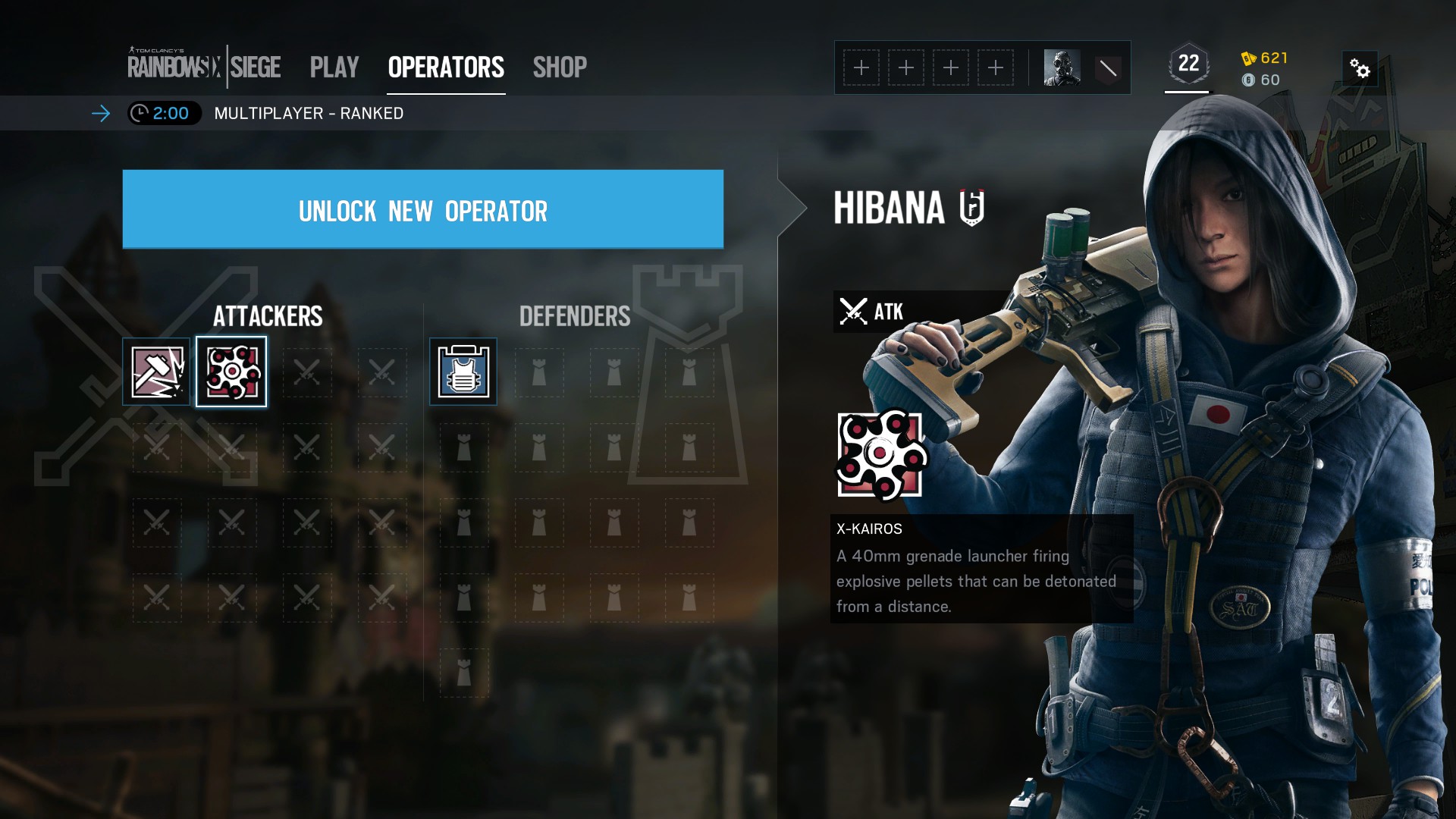Click UNLOCK NEW OPERATOR

[x=423, y=211]
